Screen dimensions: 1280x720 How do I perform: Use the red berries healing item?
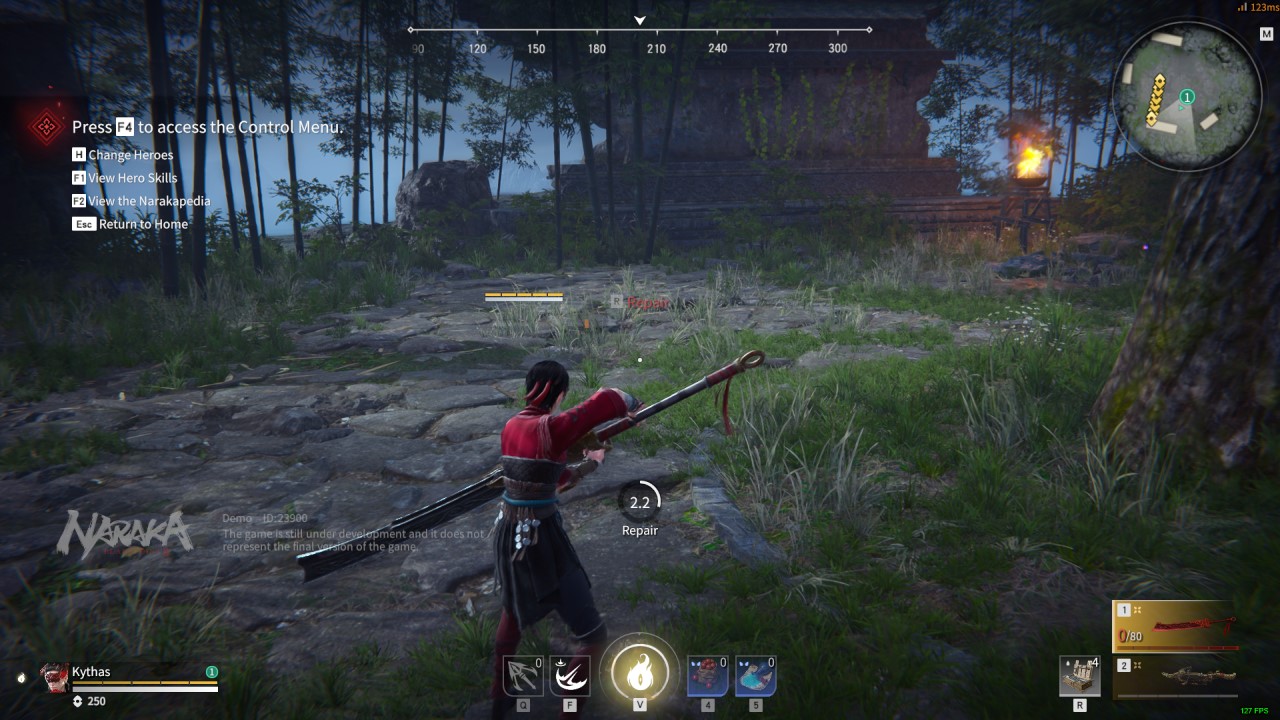707,676
